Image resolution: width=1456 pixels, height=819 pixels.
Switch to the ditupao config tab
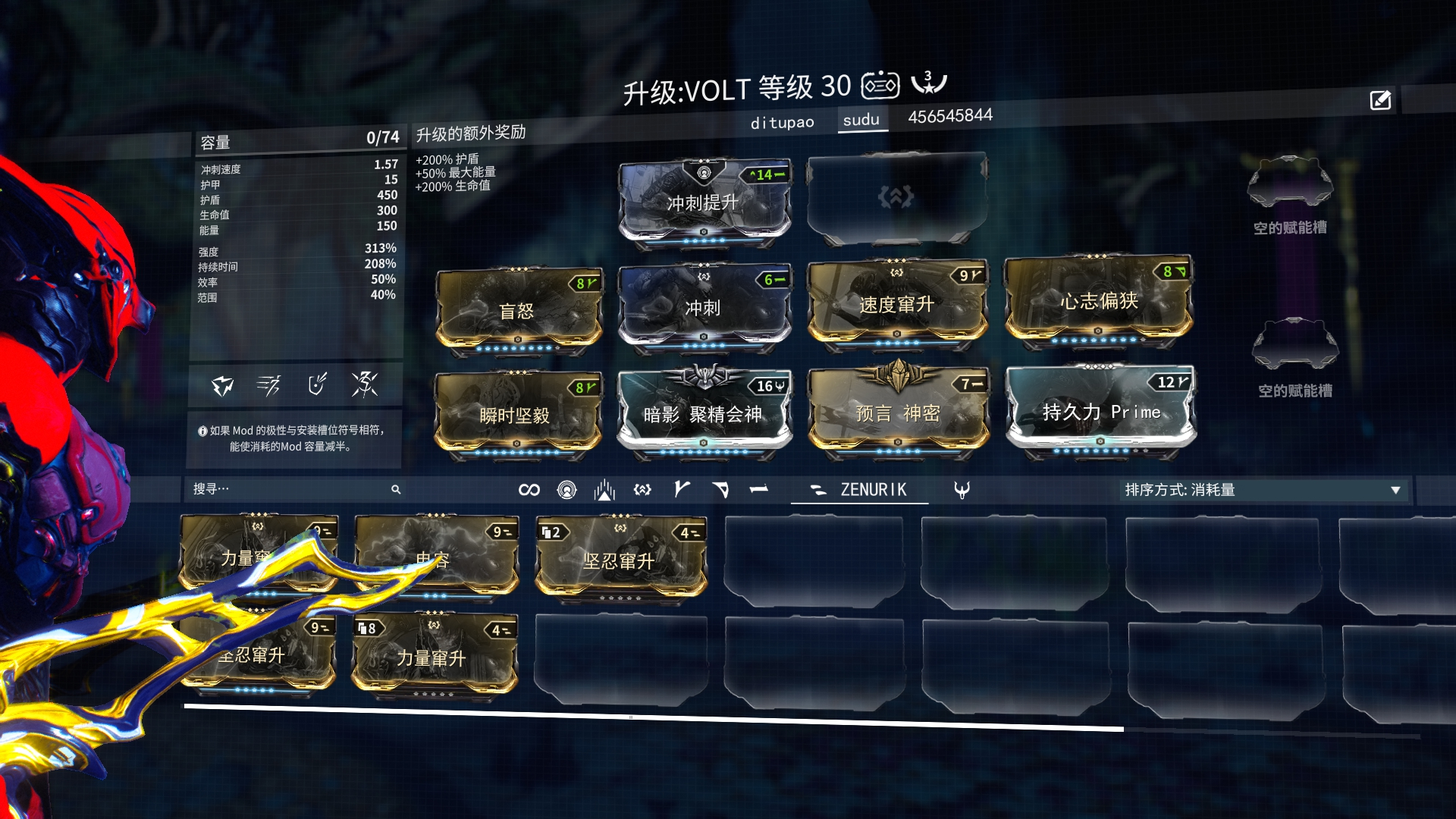pyautogui.click(x=782, y=122)
